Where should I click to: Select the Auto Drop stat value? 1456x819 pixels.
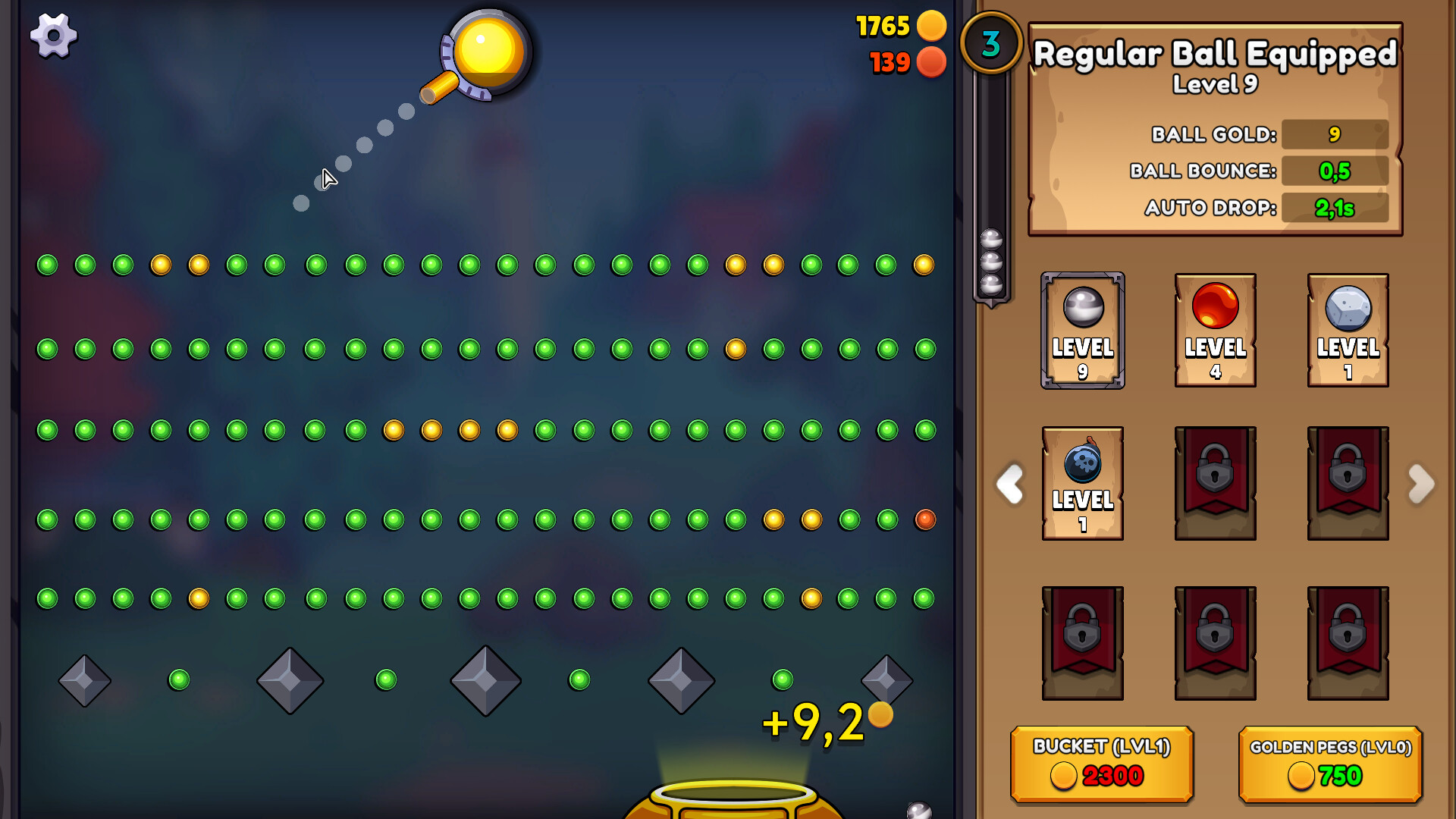tap(1335, 207)
